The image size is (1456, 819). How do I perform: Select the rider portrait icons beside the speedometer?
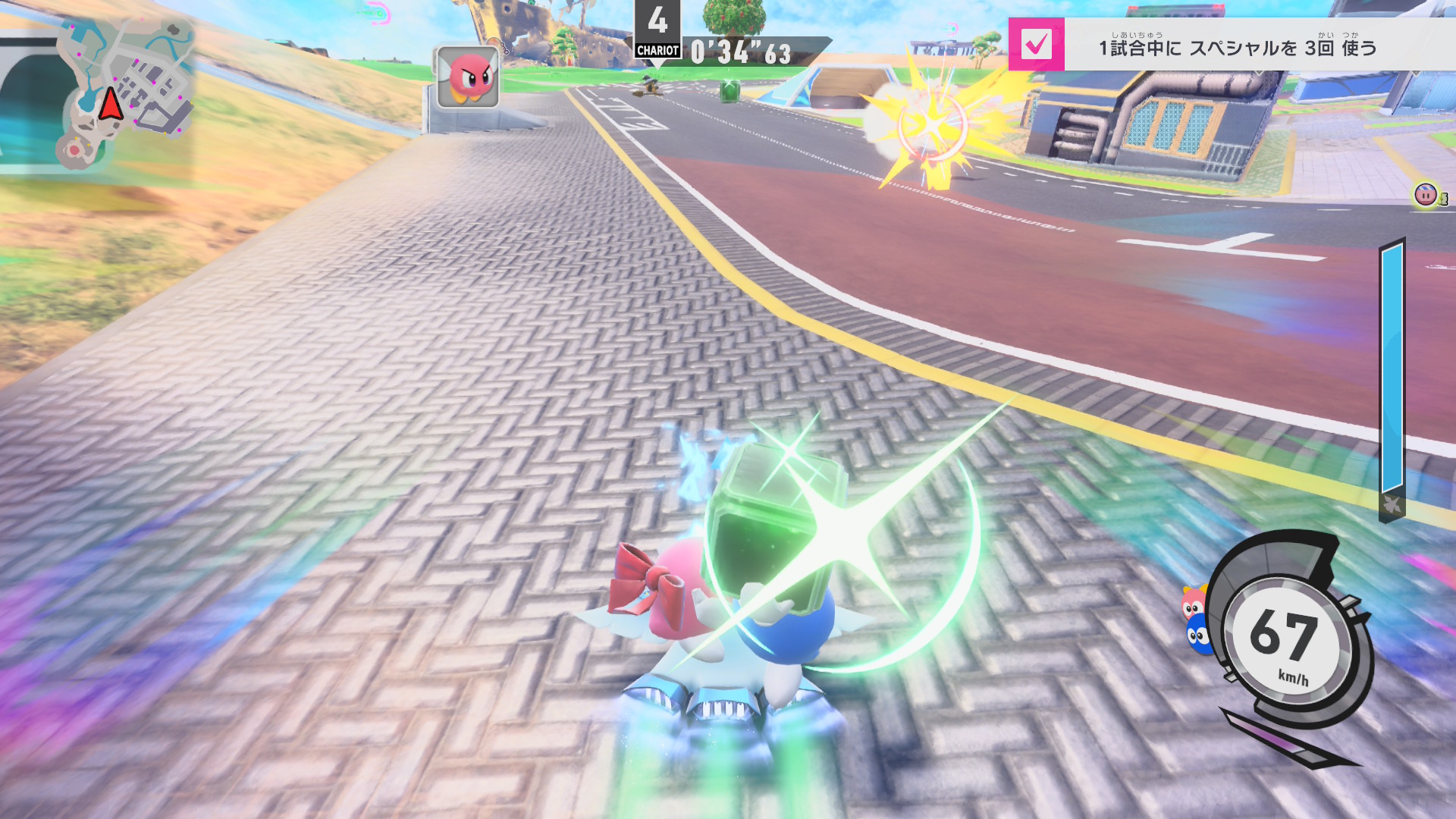pos(1195,620)
